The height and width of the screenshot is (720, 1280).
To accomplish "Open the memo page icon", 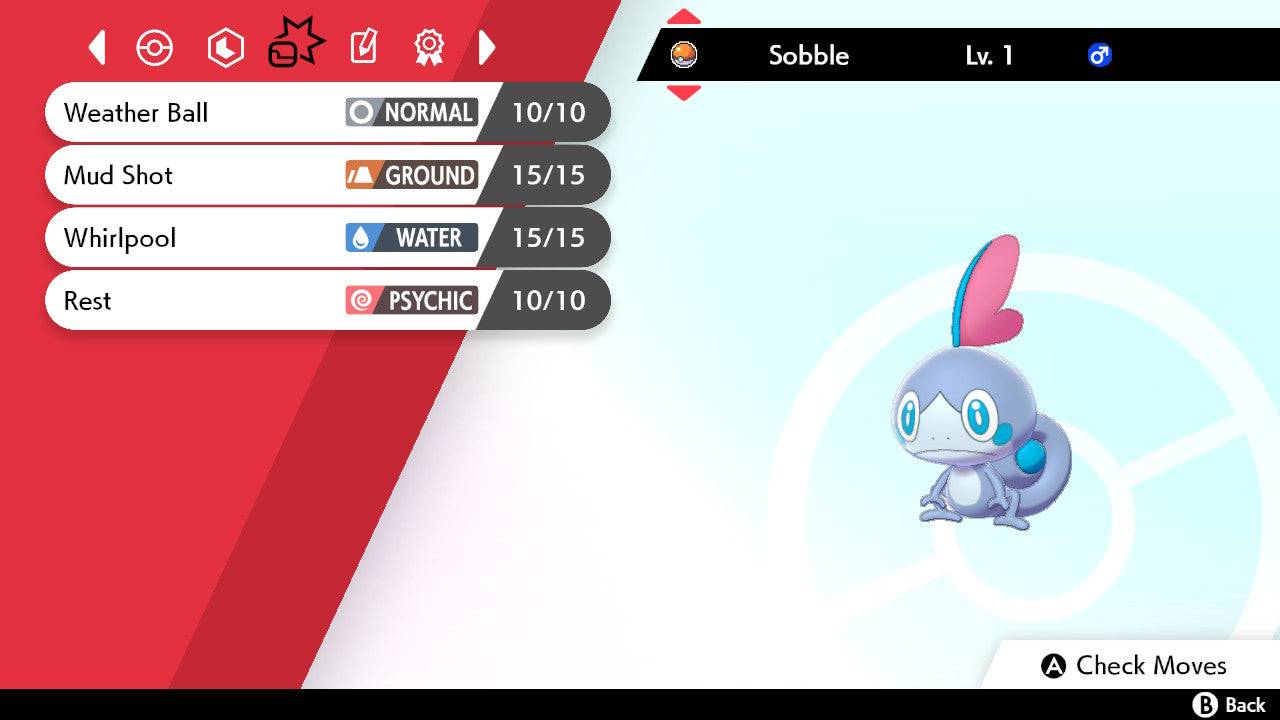I will coord(362,47).
